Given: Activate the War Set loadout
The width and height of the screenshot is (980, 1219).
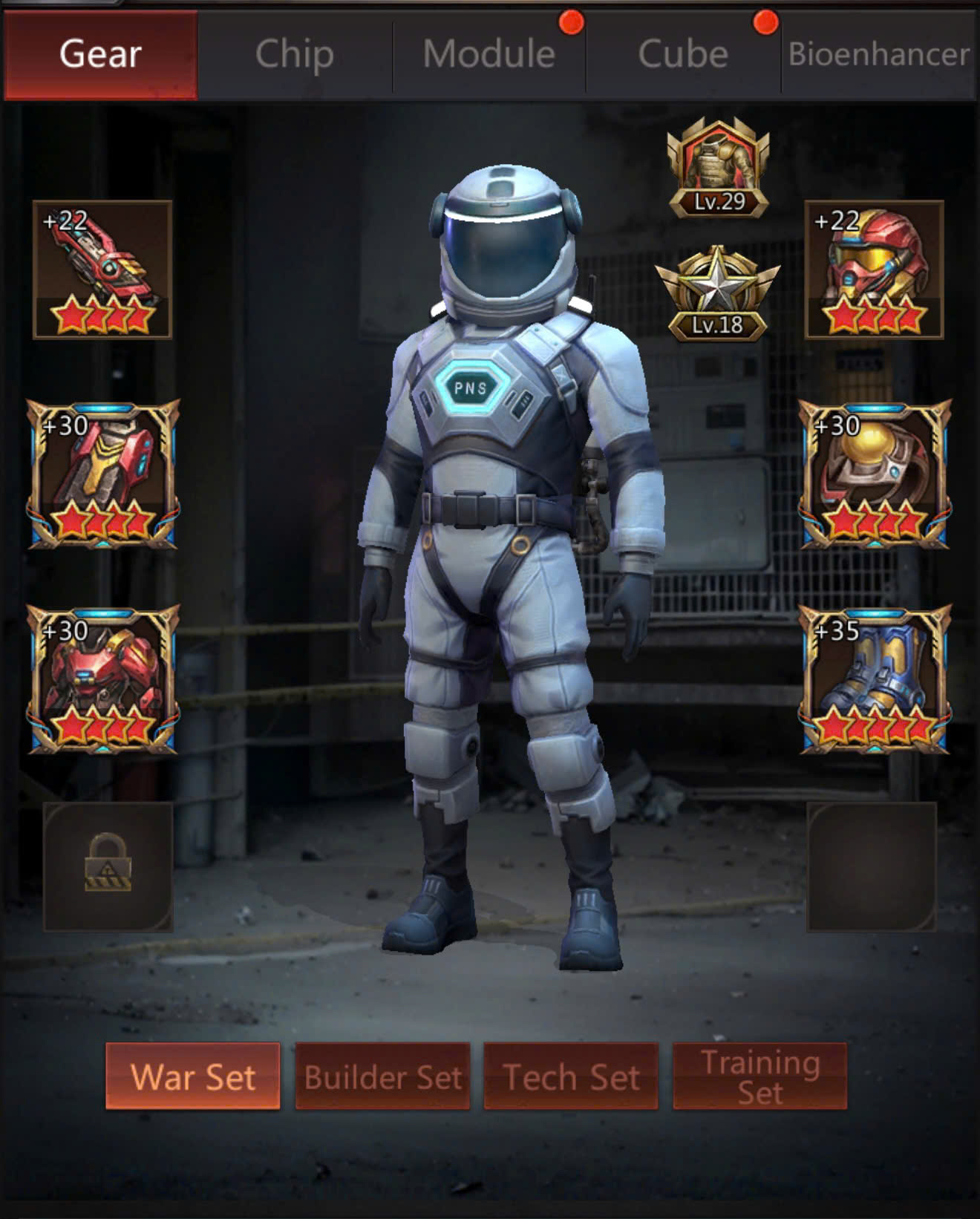Looking at the screenshot, I should (193, 1076).
